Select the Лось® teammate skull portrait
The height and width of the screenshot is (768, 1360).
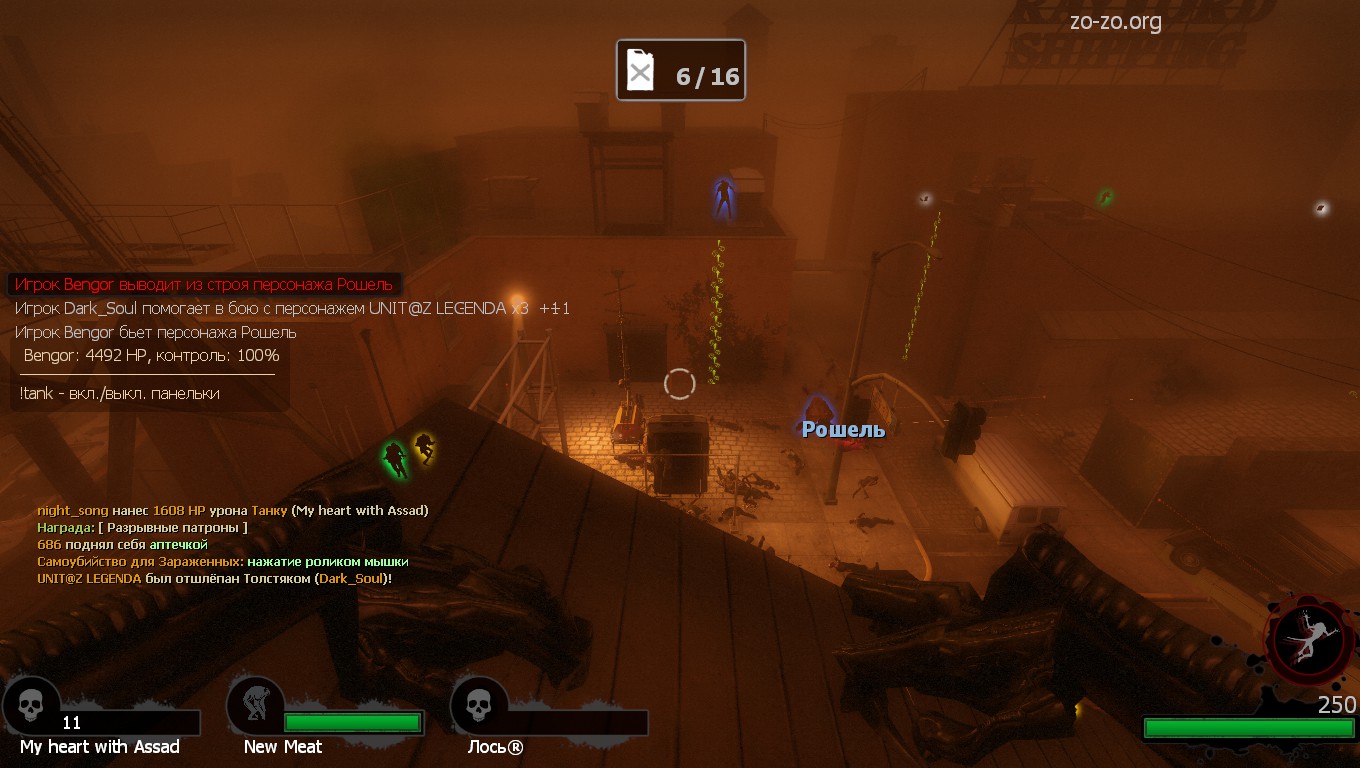click(479, 705)
